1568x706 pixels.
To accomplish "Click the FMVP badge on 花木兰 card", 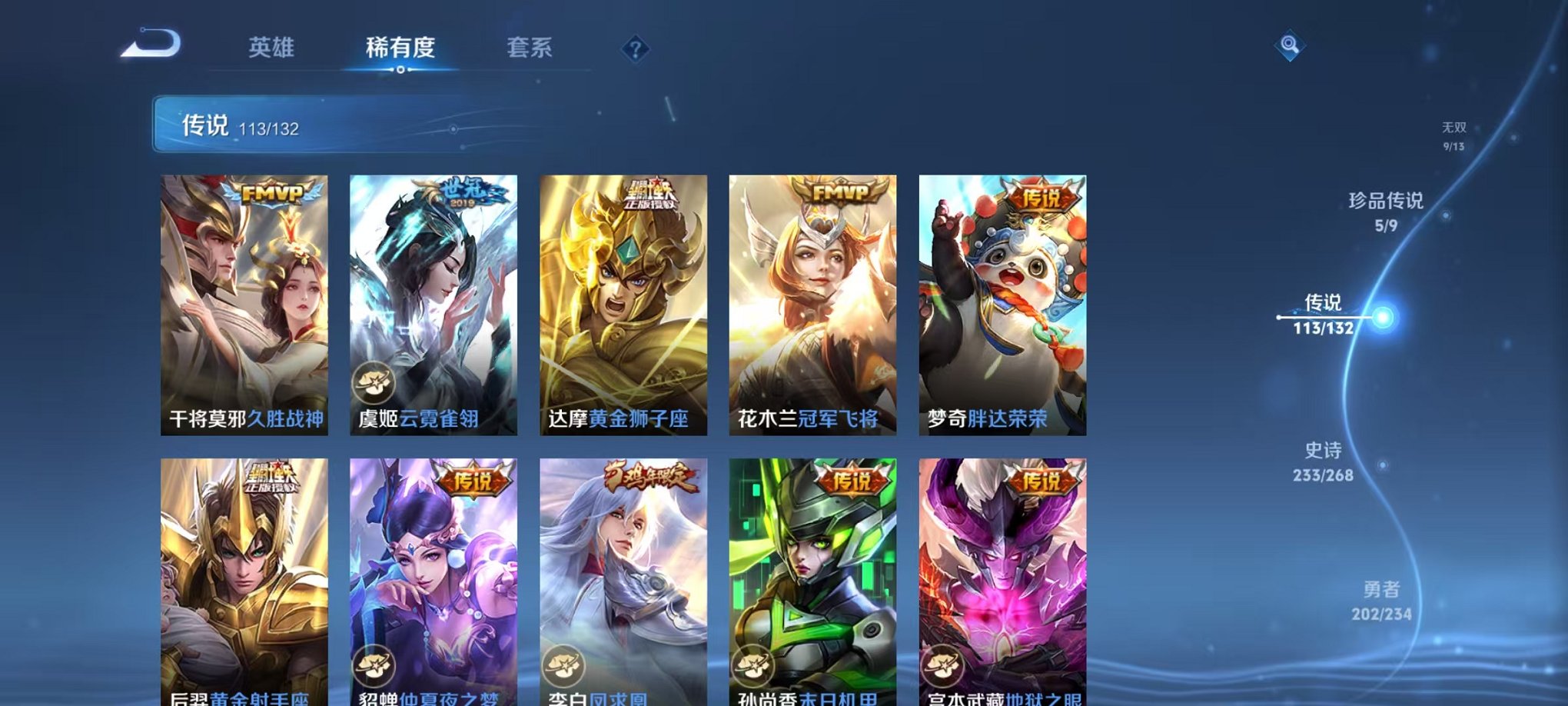I will point(843,190).
